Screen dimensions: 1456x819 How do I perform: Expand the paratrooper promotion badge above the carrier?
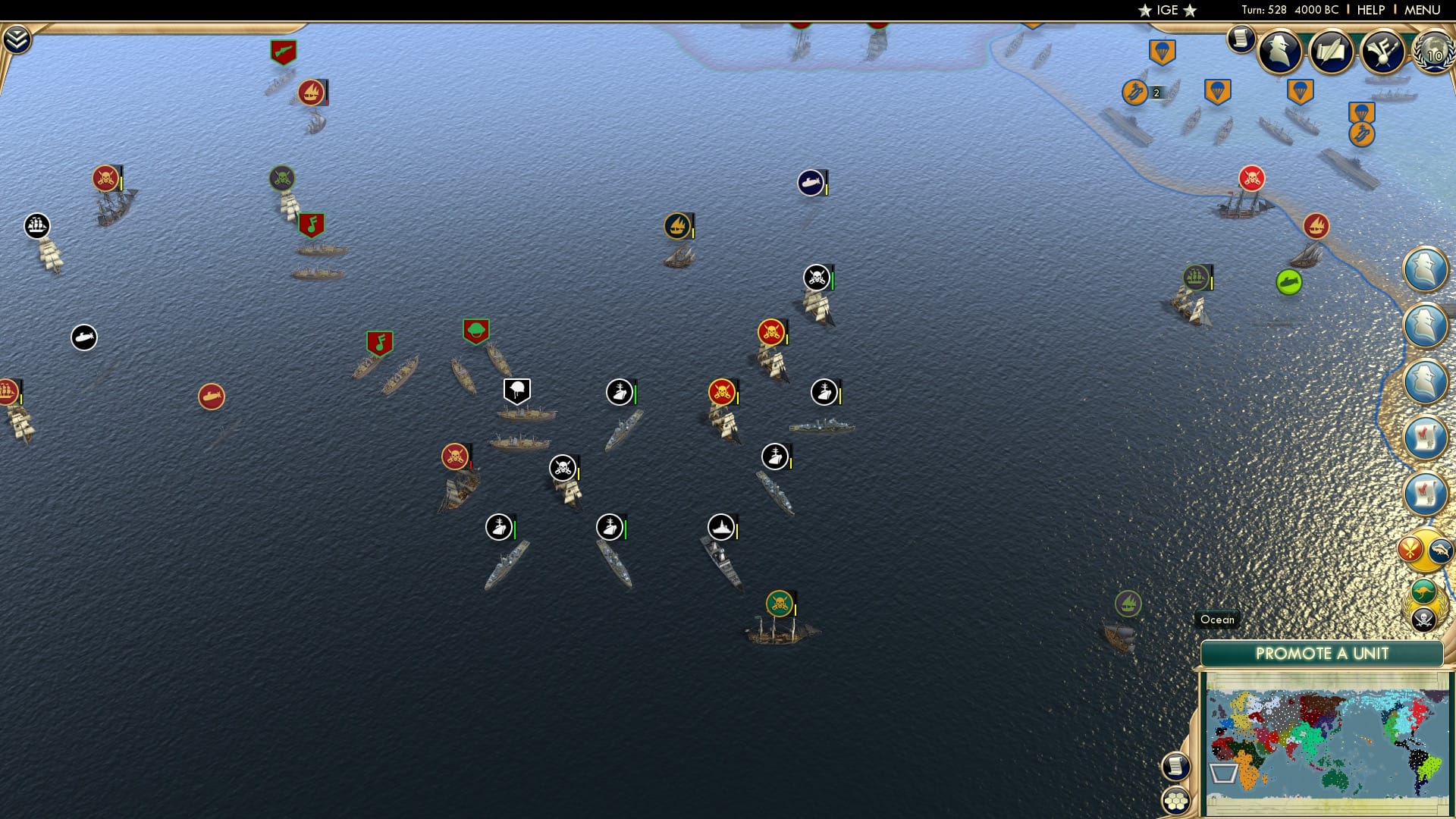1361,111
